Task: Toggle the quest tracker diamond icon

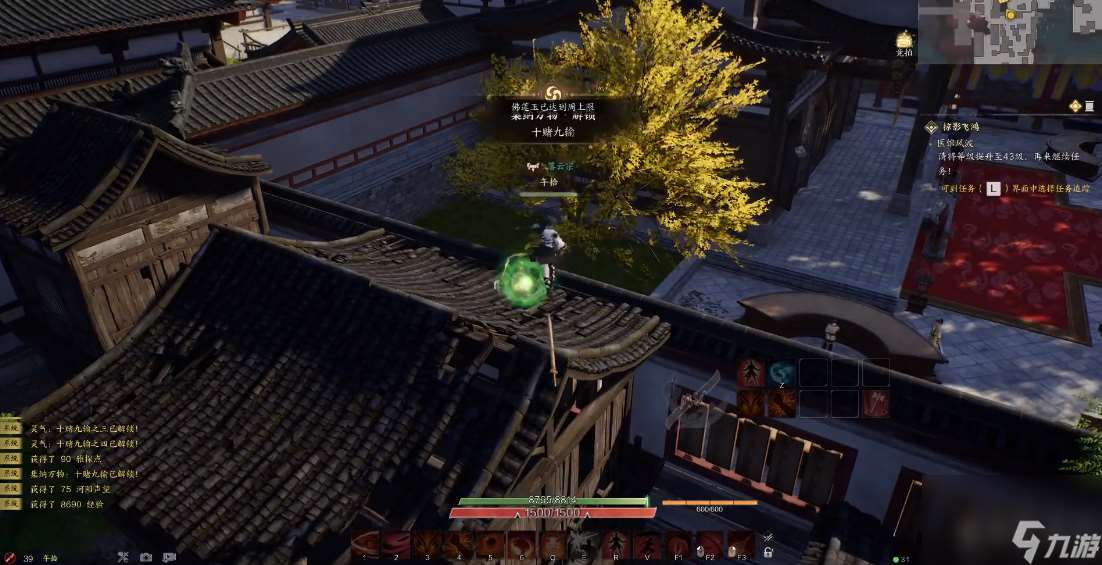Action: pos(1074,106)
